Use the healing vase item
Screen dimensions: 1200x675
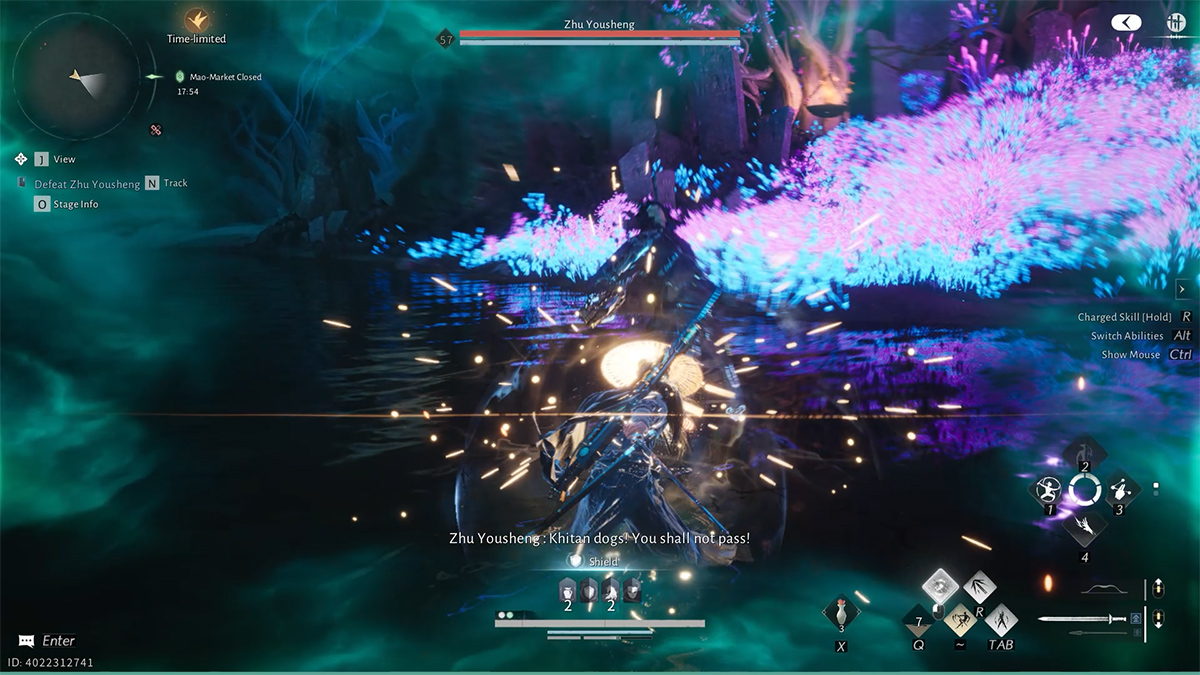tap(842, 613)
